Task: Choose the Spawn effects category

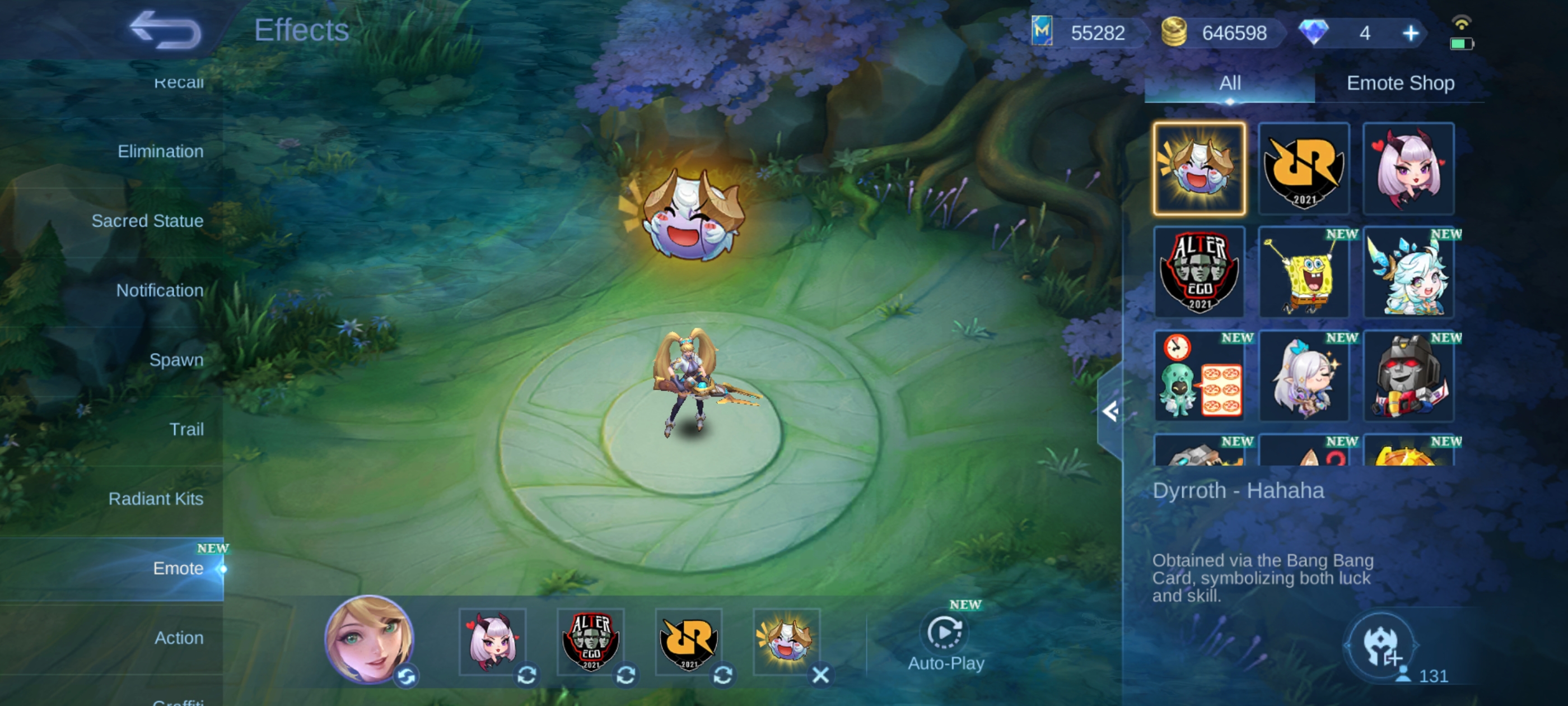Action: click(x=176, y=359)
